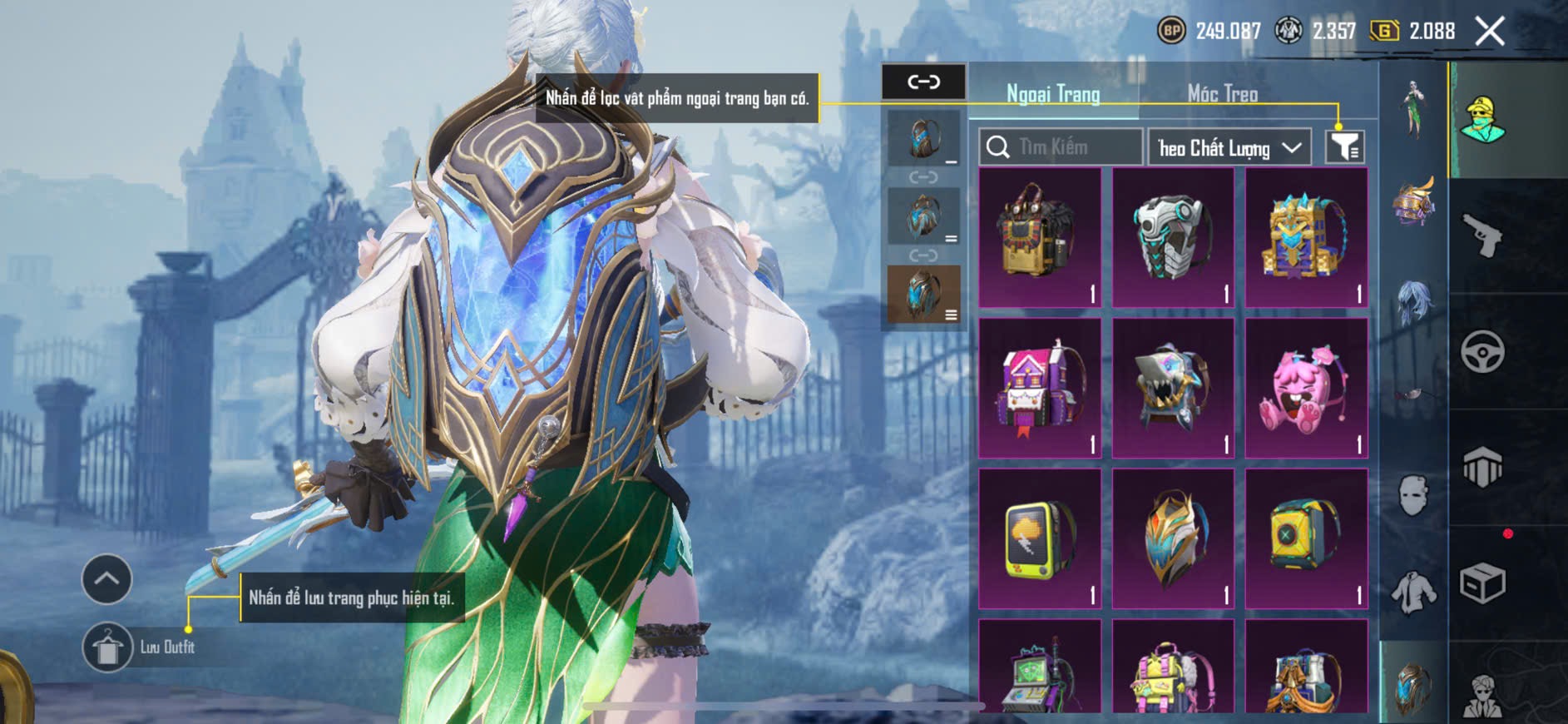This screenshot has width=1568, height=724.
Task: Select the pink laughing creature backpack
Action: coord(1306,389)
